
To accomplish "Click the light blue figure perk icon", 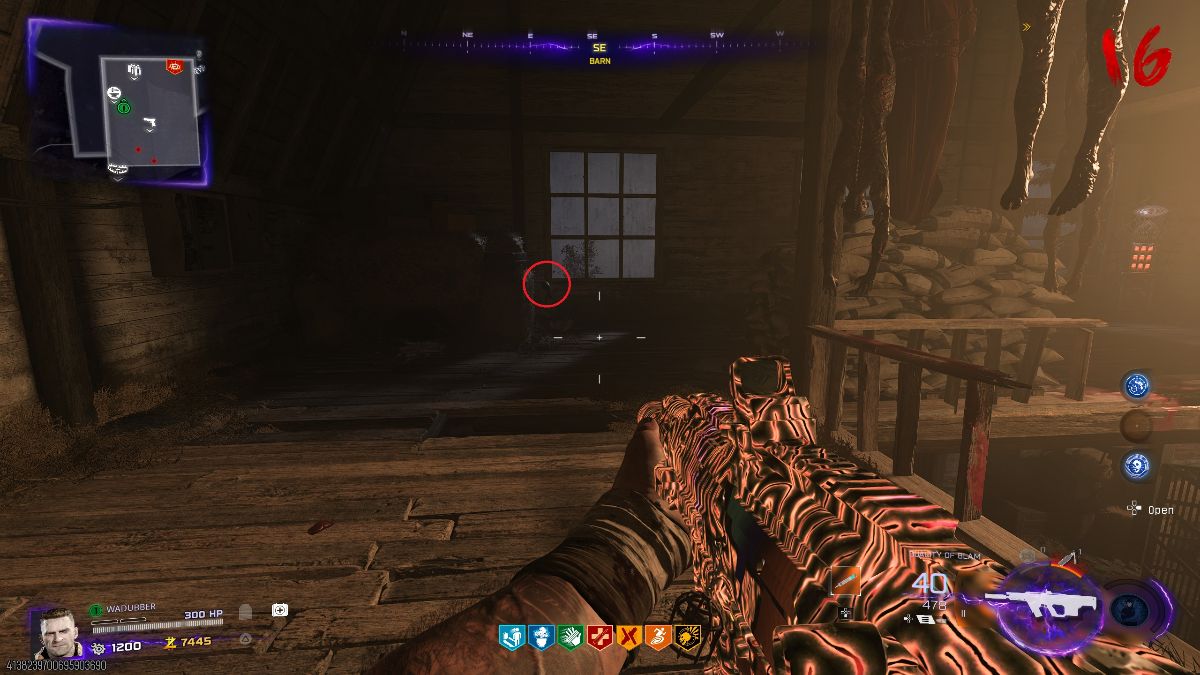I will [511, 636].
